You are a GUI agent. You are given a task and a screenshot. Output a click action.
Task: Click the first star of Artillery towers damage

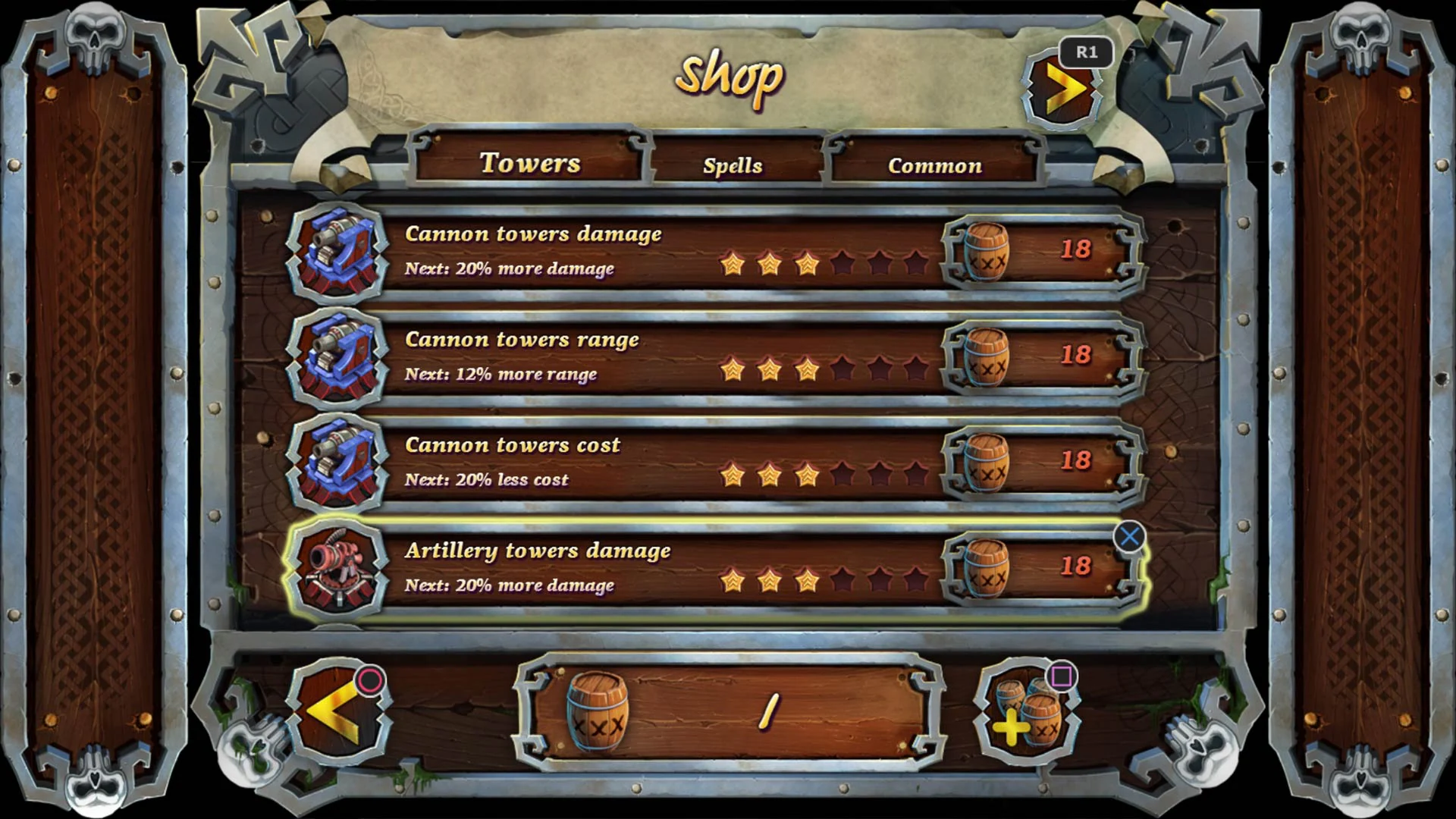click(732, 582)
